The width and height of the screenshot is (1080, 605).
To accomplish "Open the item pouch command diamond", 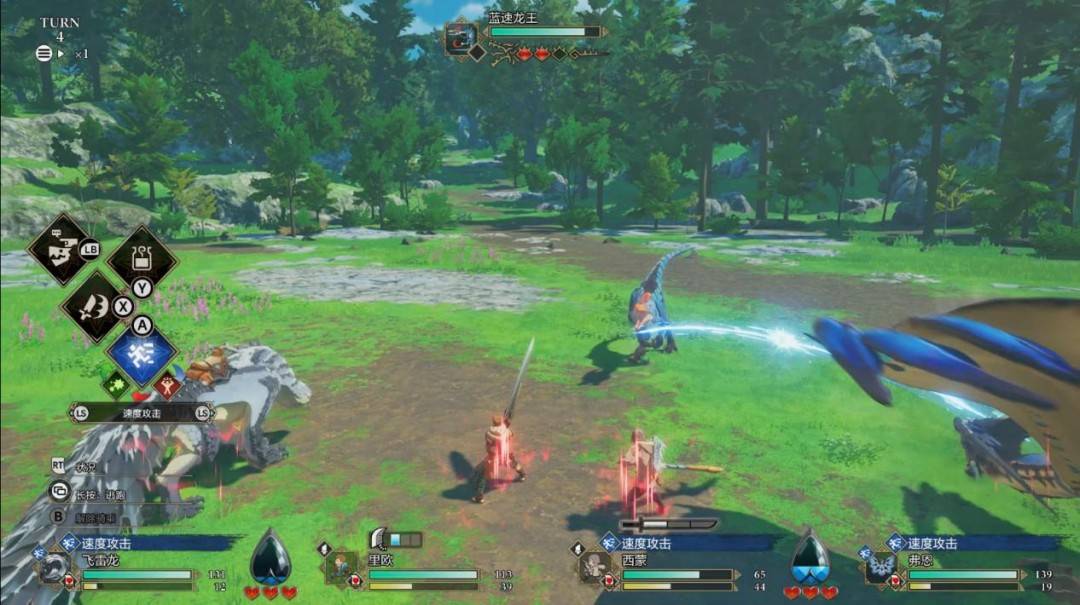I will point(142,259).
